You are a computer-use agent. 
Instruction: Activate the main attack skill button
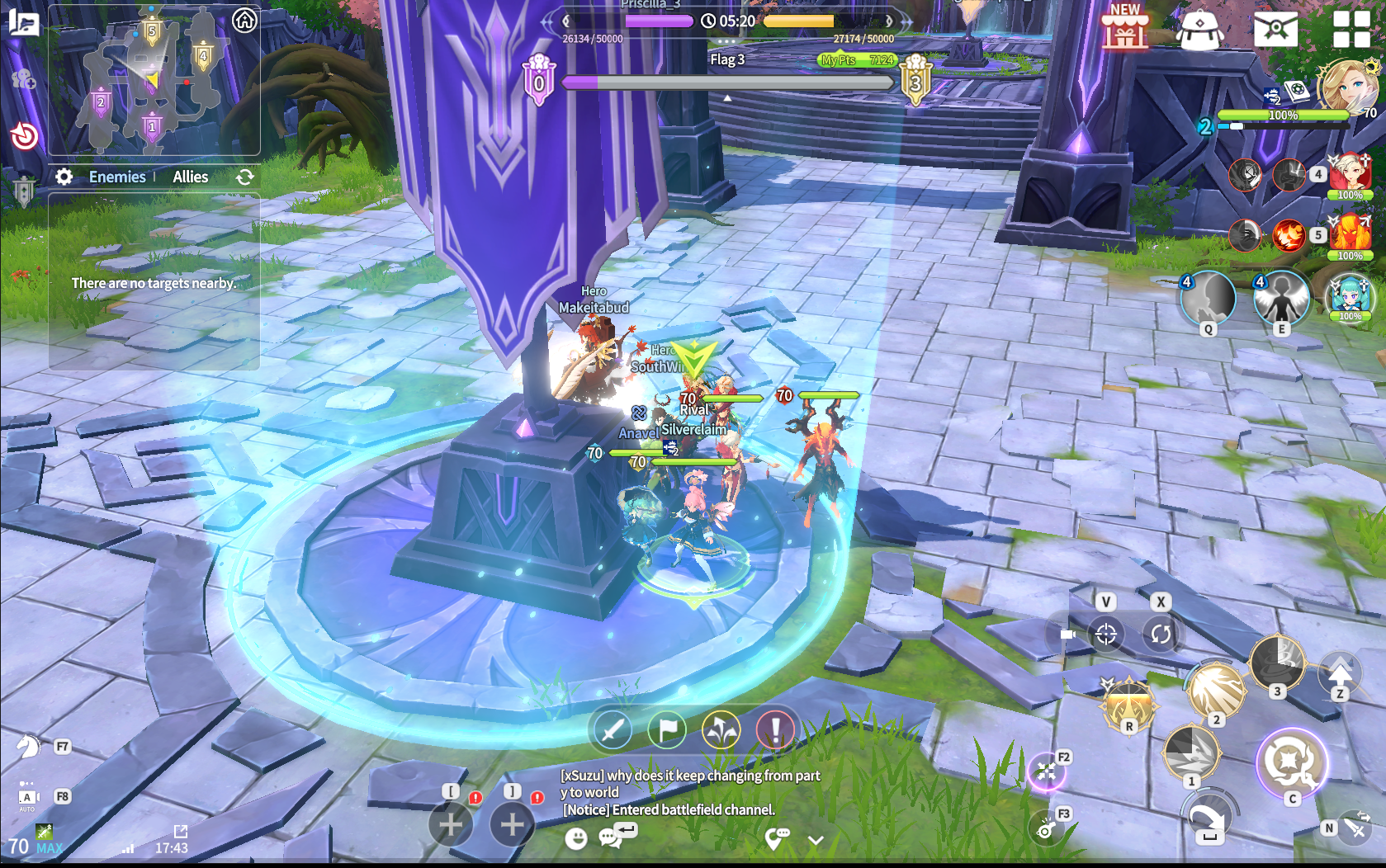1290,762
